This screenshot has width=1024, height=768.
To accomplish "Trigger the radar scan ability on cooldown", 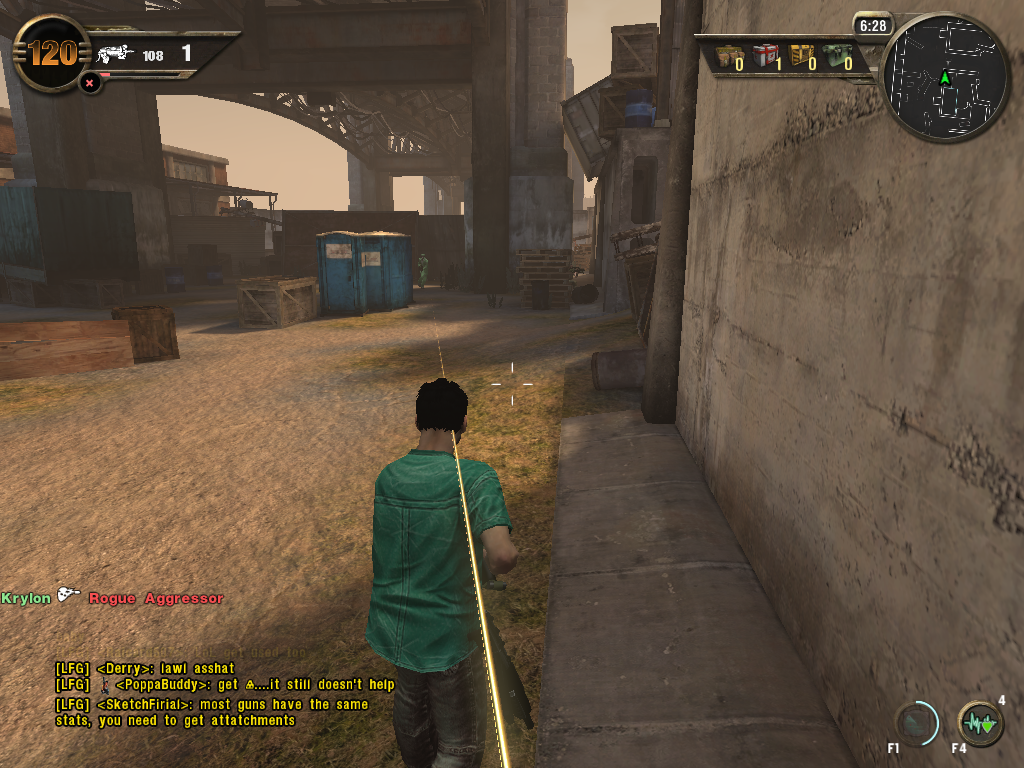I will point(916,723).
